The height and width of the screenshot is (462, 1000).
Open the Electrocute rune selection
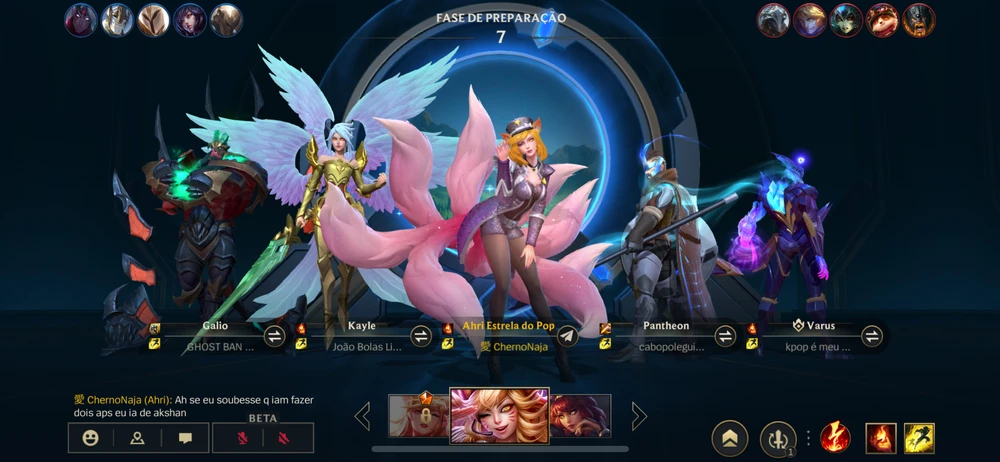(x=835, y=438)
